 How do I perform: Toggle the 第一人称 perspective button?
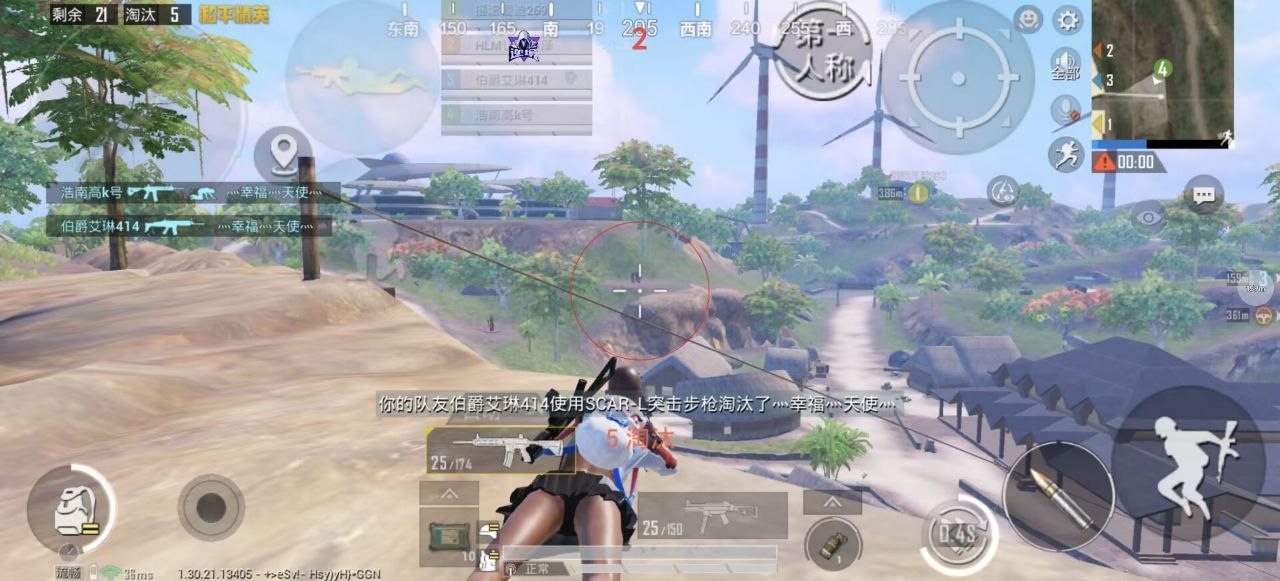tap(822, 48)
